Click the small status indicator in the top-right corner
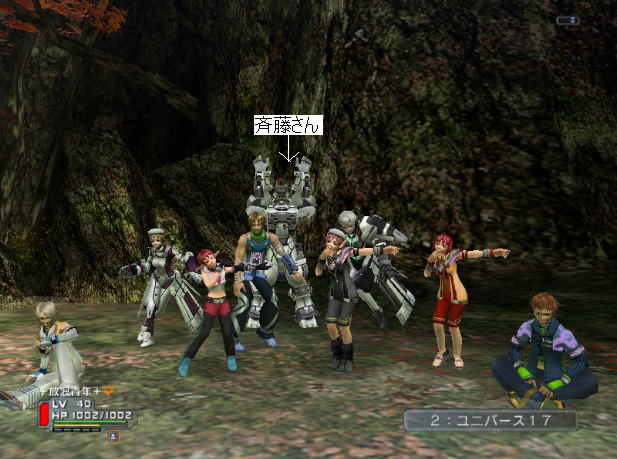 pyautogui.click(x=567, y=20)
